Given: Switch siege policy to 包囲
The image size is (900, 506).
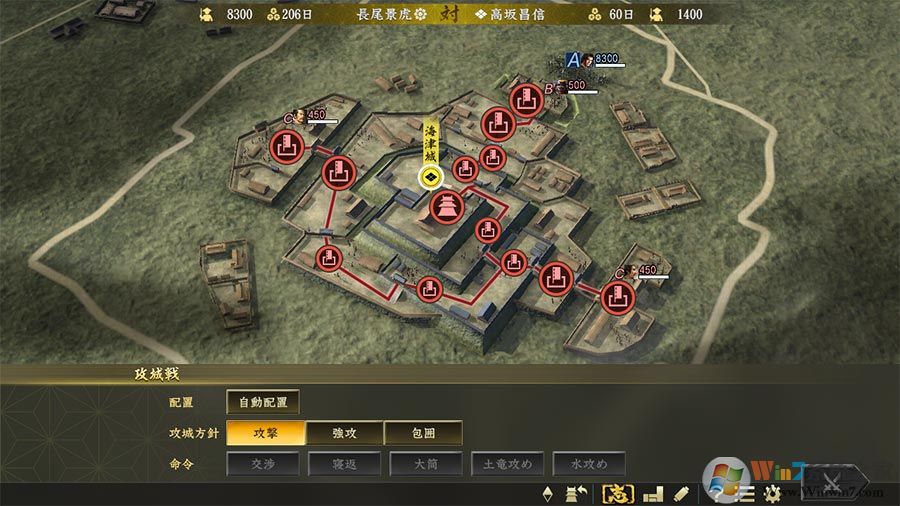Looking at the screenshot, I should pyautogui.click(x=423, y=433).
